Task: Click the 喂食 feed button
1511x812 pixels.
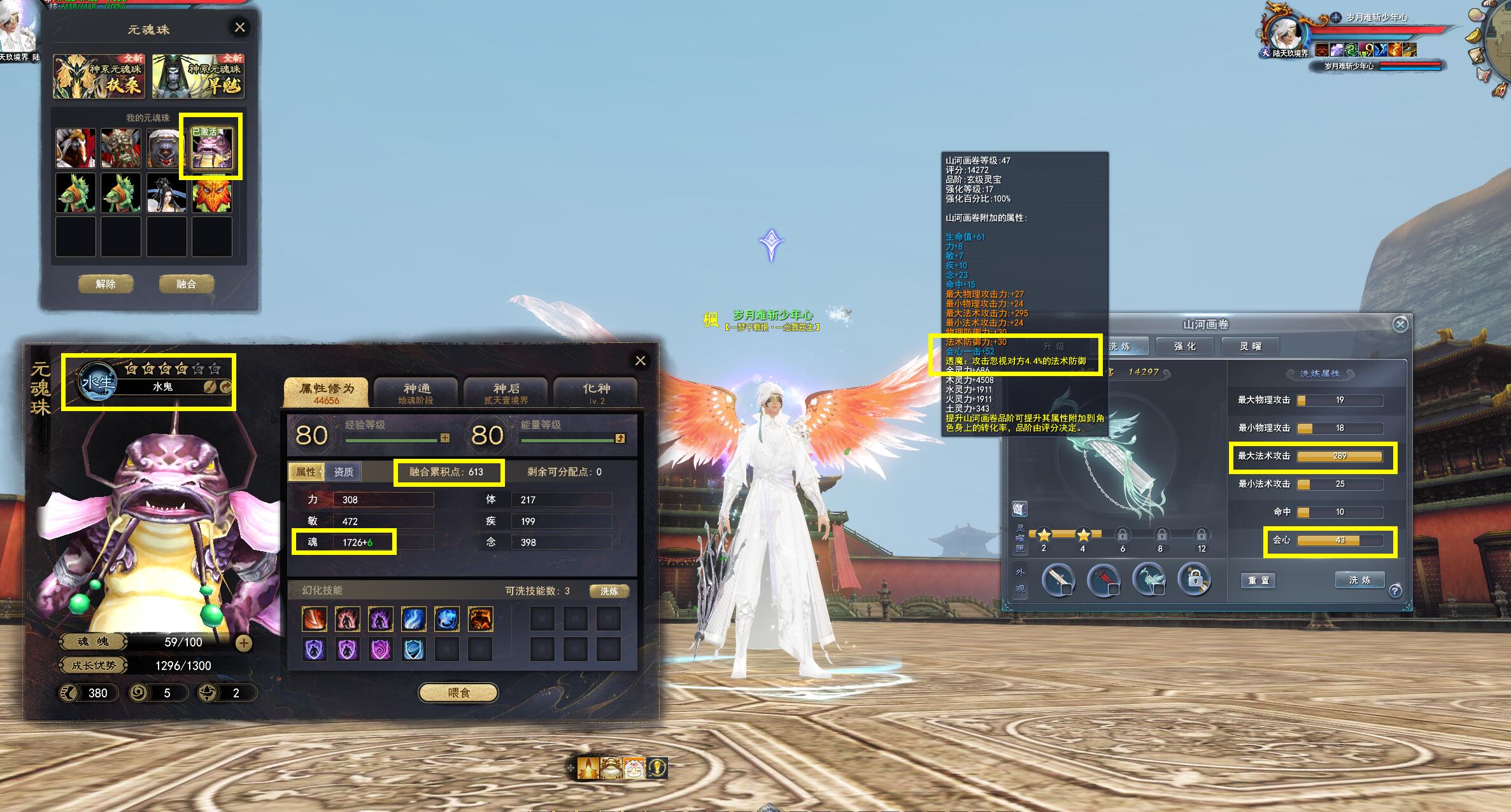Action: (x=458, y=692)
